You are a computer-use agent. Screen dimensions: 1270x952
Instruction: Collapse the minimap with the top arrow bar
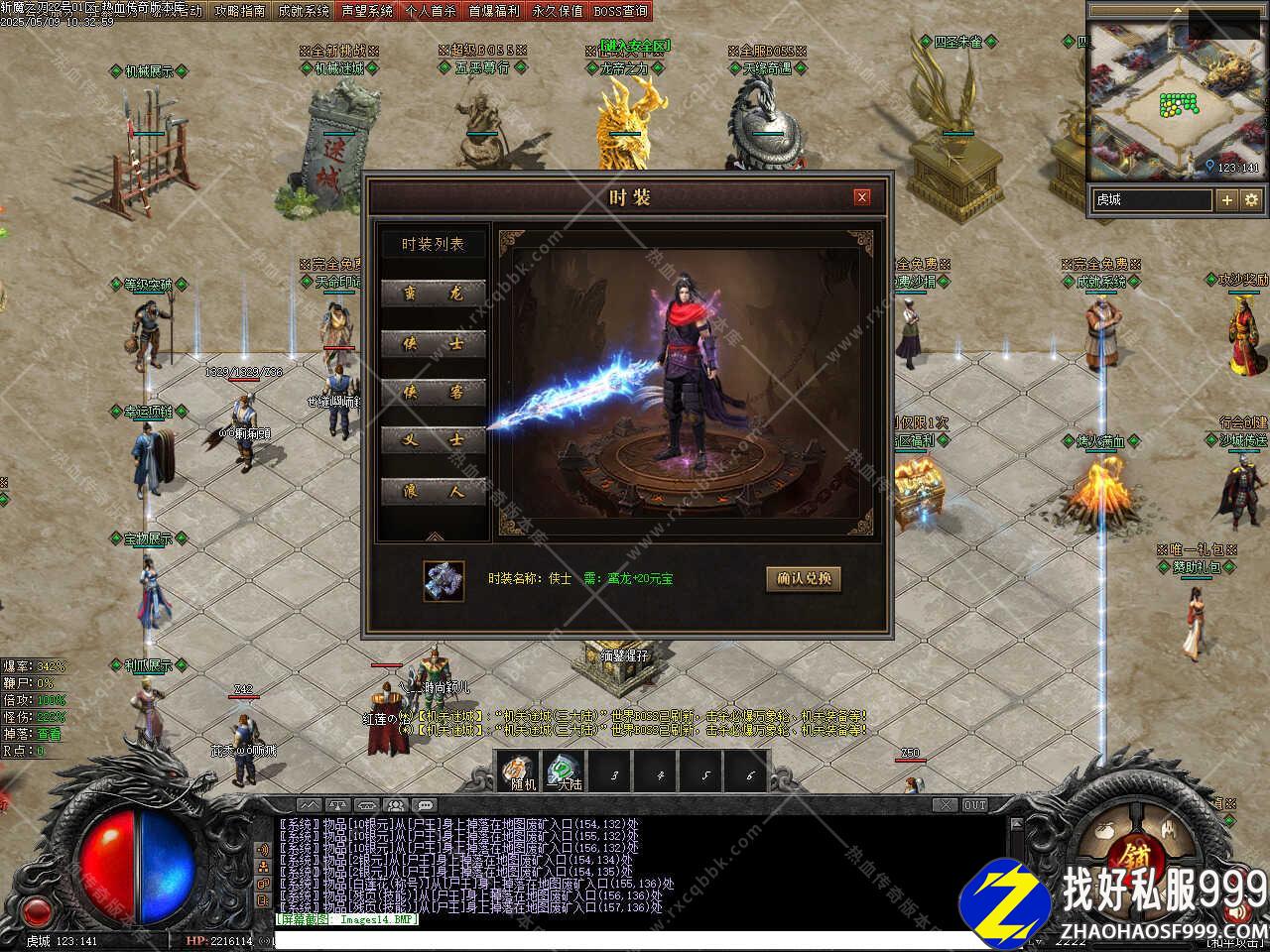(1177, 10)
